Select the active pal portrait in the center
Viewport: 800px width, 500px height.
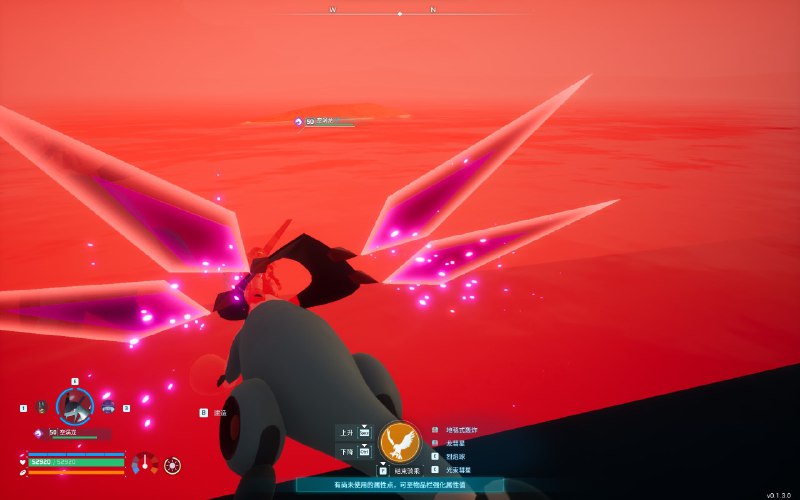pos(74,406)
